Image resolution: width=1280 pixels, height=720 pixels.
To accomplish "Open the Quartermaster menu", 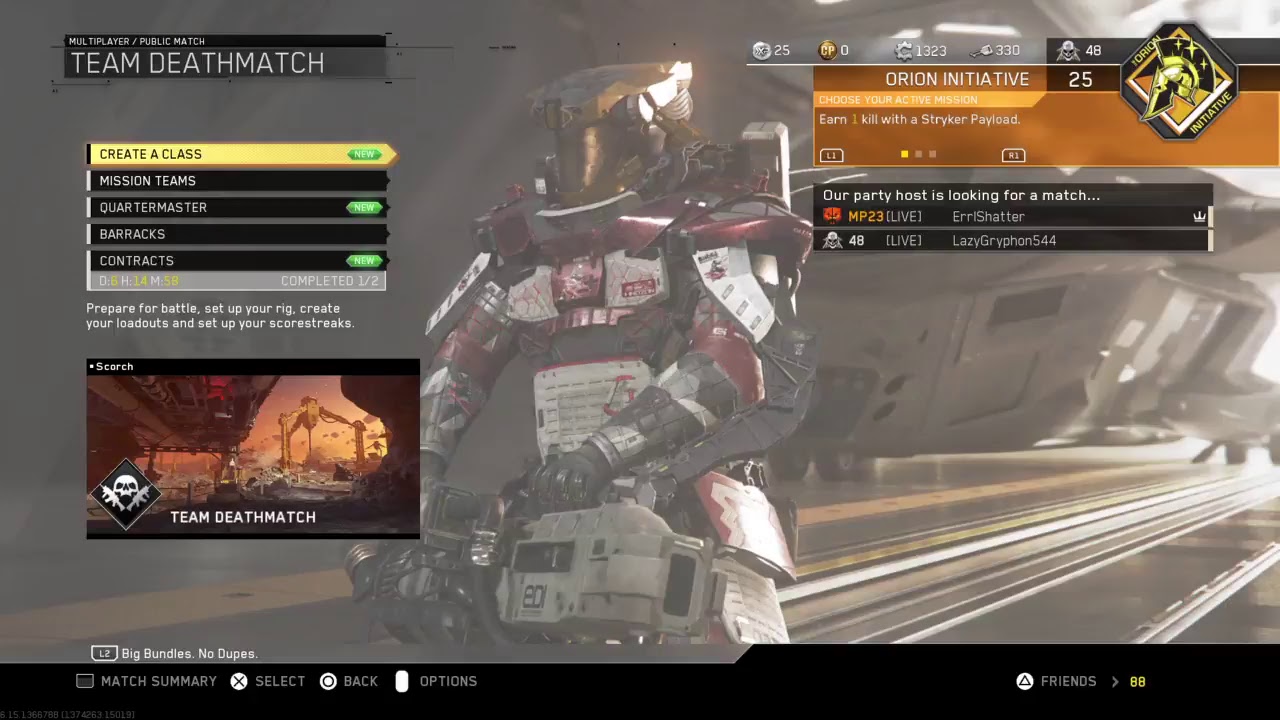I will (x=238, y=208).
